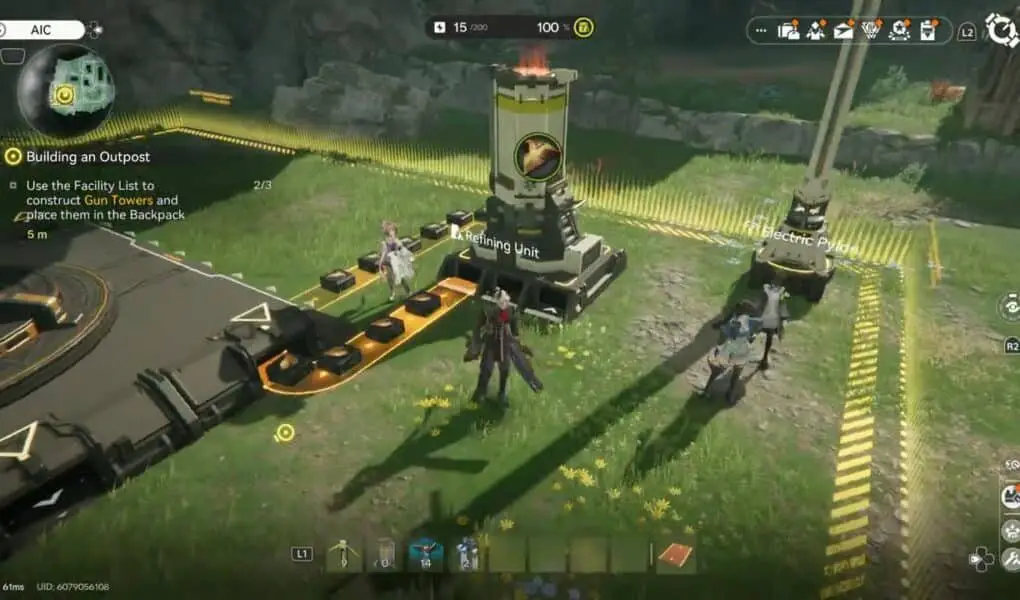
Task: Select the grey hotbar slot with count 0
Action: click(x=385, y=554)
